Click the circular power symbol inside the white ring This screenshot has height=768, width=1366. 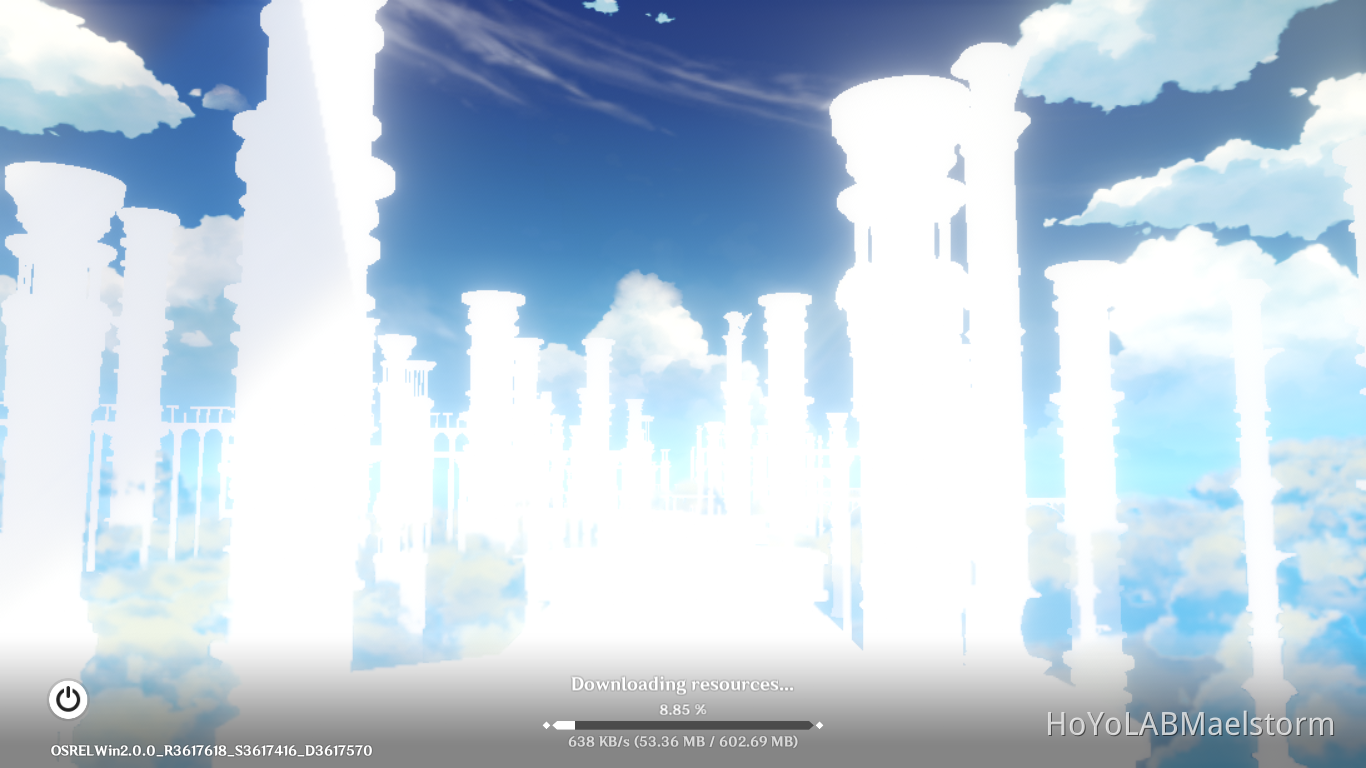tap(68, 699)
